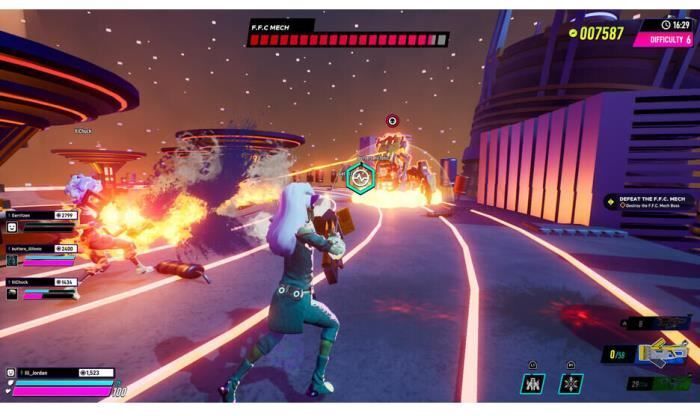Select the top teammate's smiley avatar
The width and height of the screenshot is (700, 416).
point(10,228)
